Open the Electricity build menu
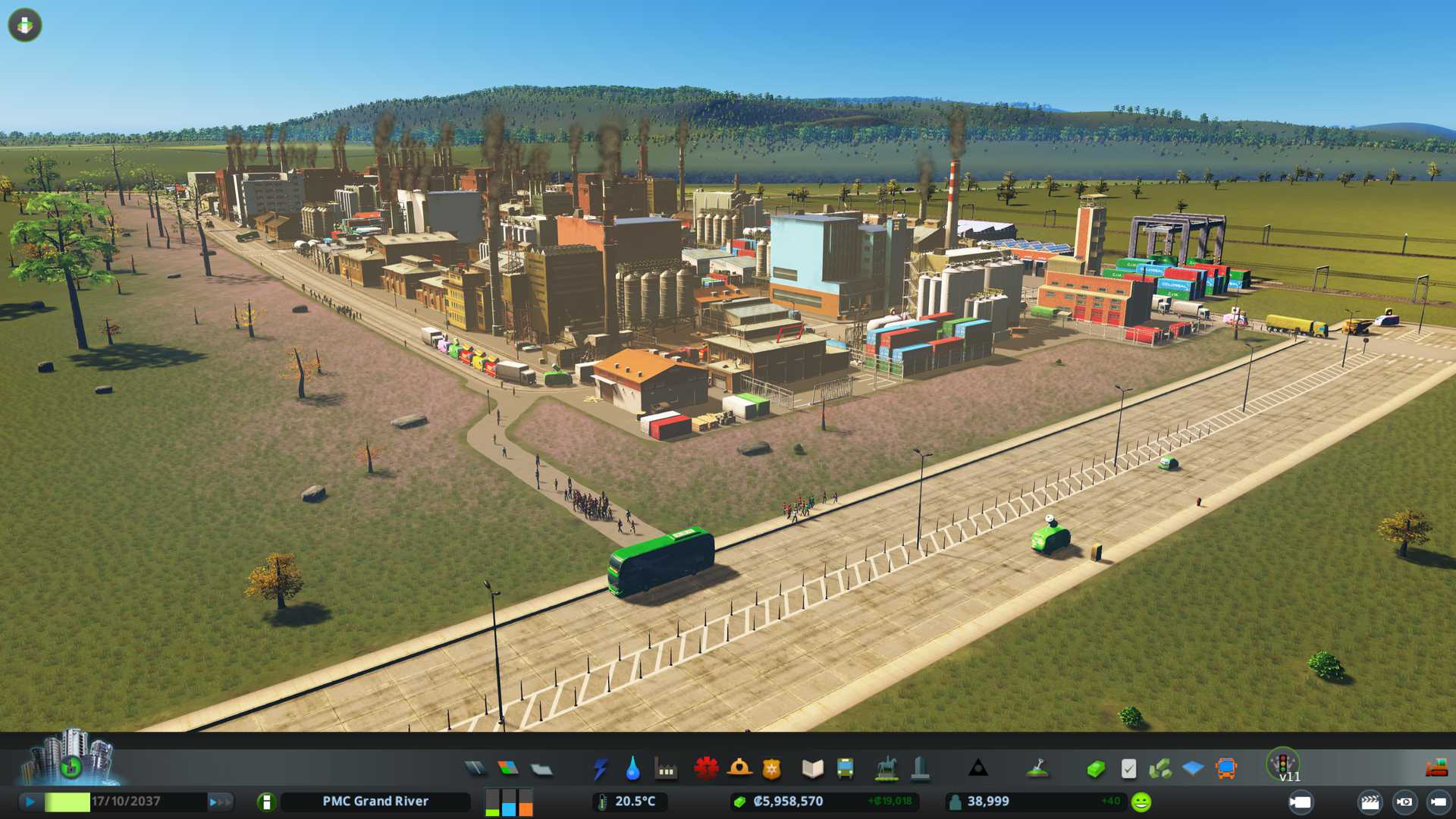 point(600,769)
